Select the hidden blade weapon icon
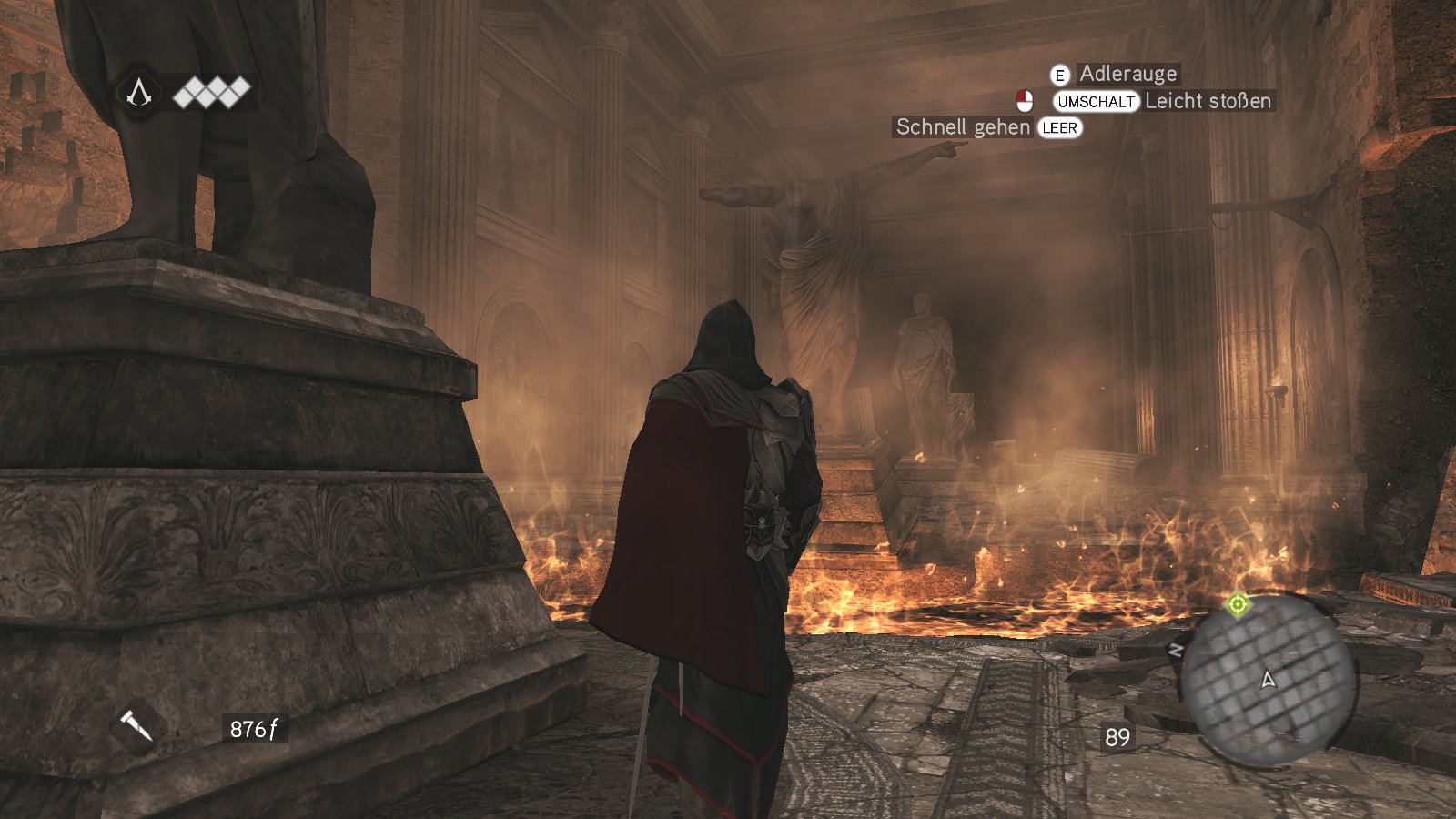 [136, 725]
